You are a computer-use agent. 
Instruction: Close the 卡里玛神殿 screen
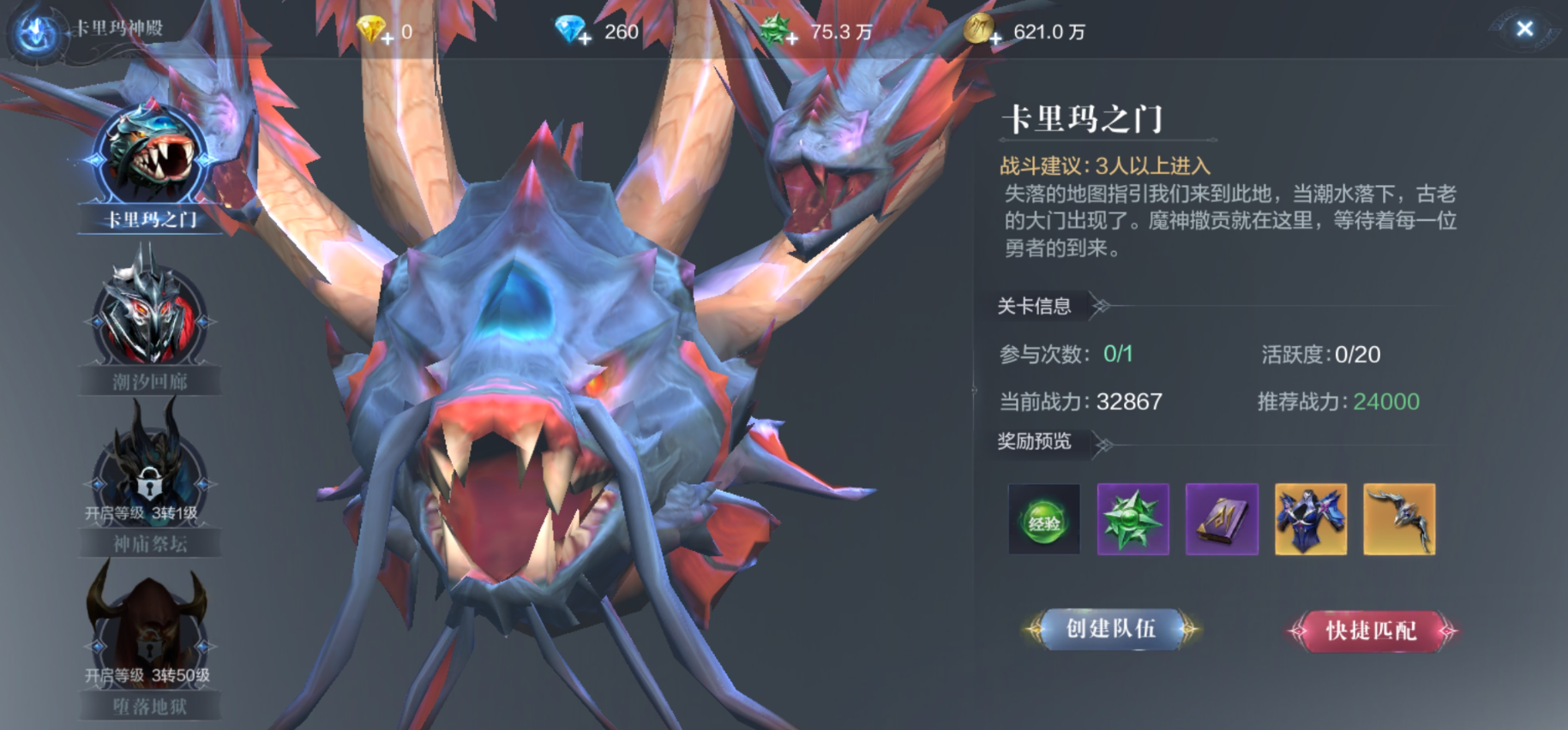1524,29
